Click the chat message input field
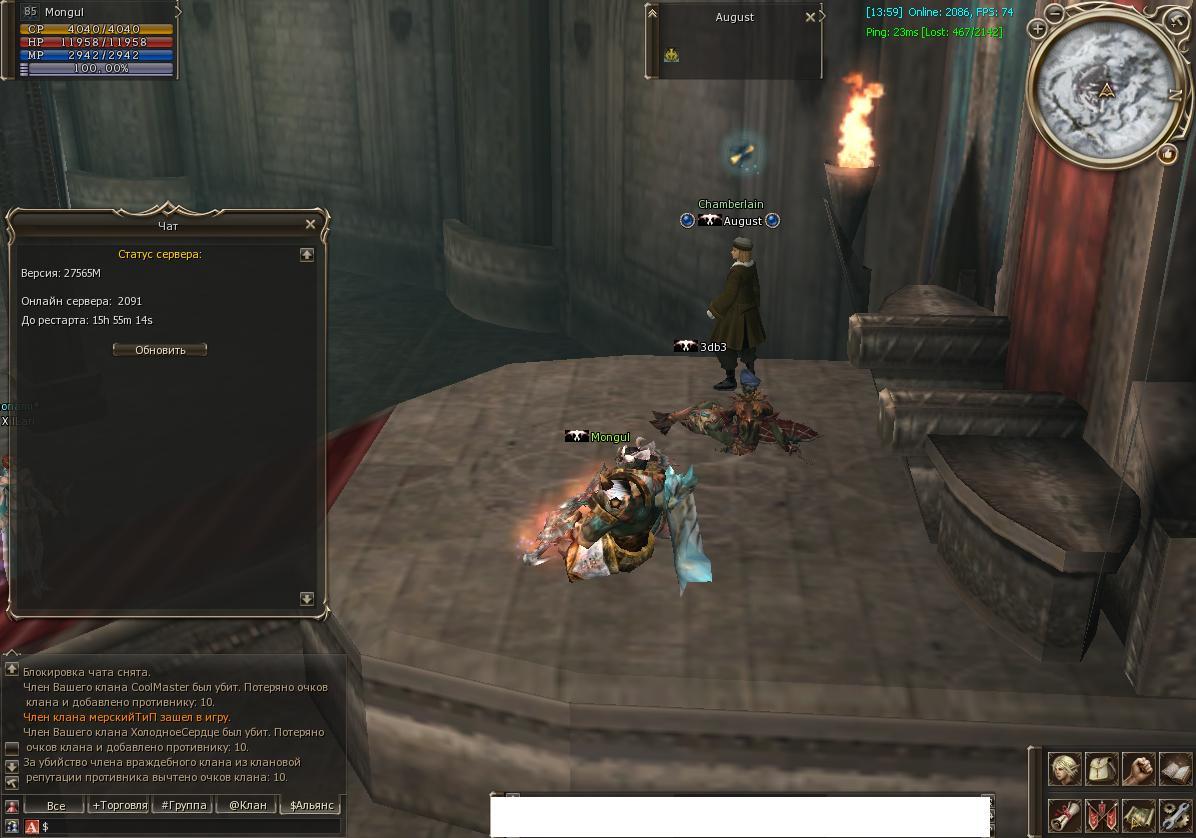This screenshot has width=1196, height=838. coord(190,827)
